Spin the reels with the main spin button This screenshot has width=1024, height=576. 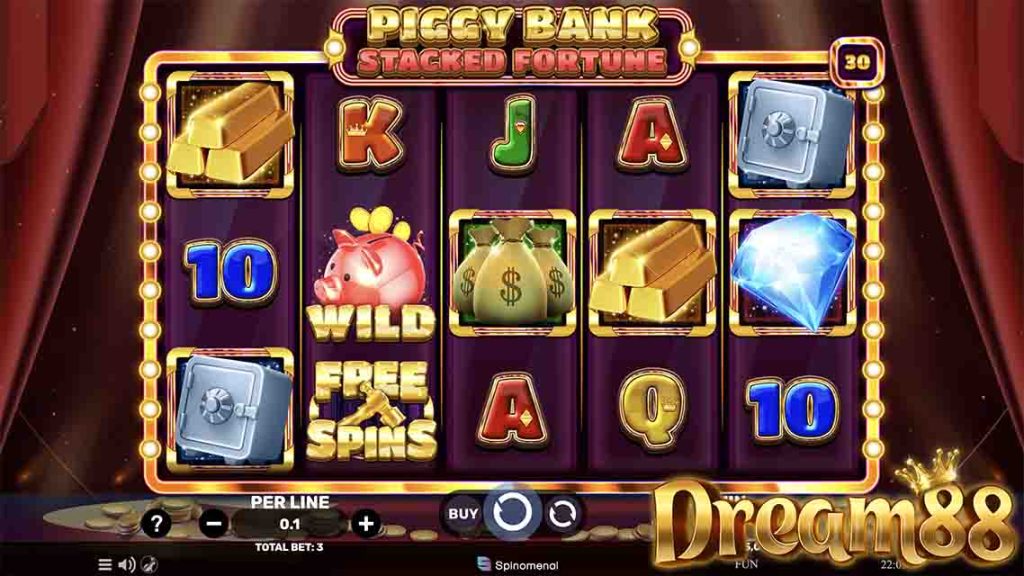point(513,512)
